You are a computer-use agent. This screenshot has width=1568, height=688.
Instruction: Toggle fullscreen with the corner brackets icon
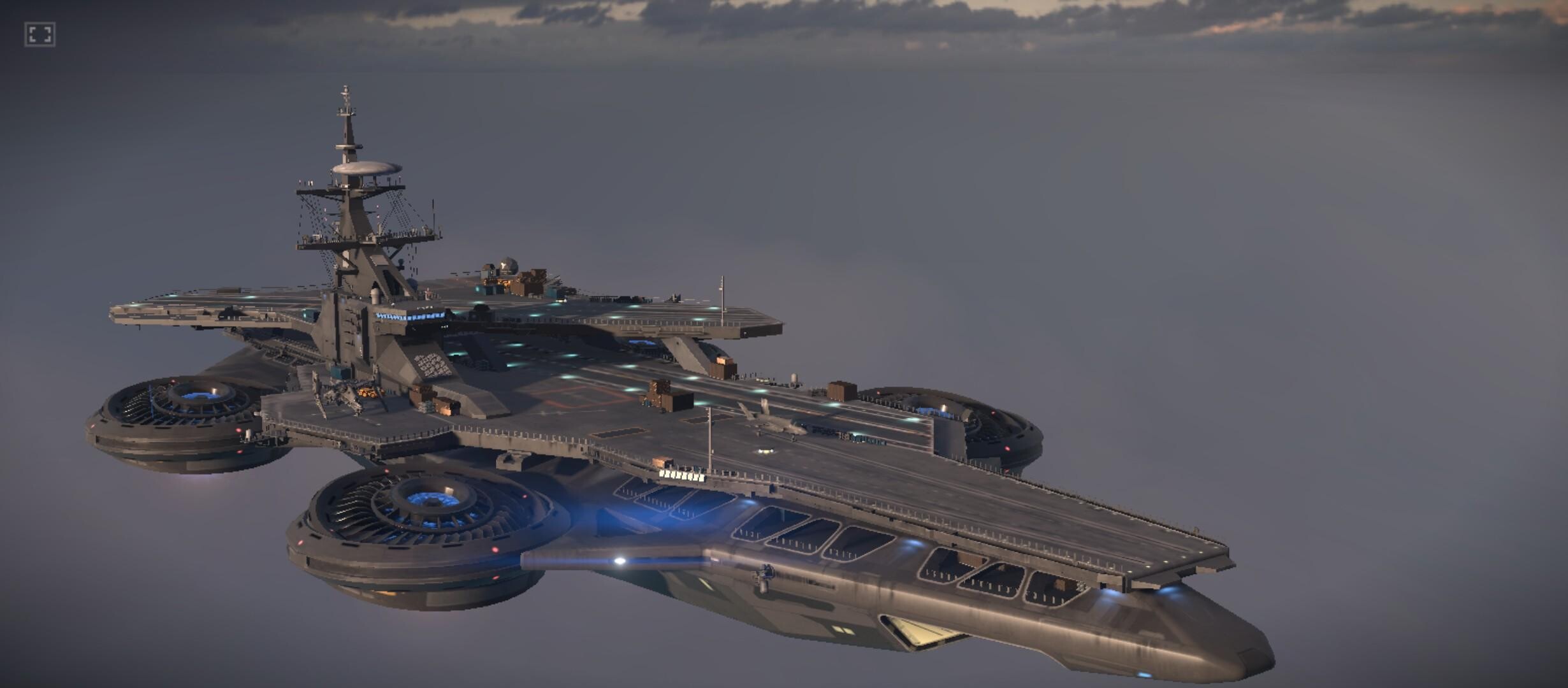point(40,34)
